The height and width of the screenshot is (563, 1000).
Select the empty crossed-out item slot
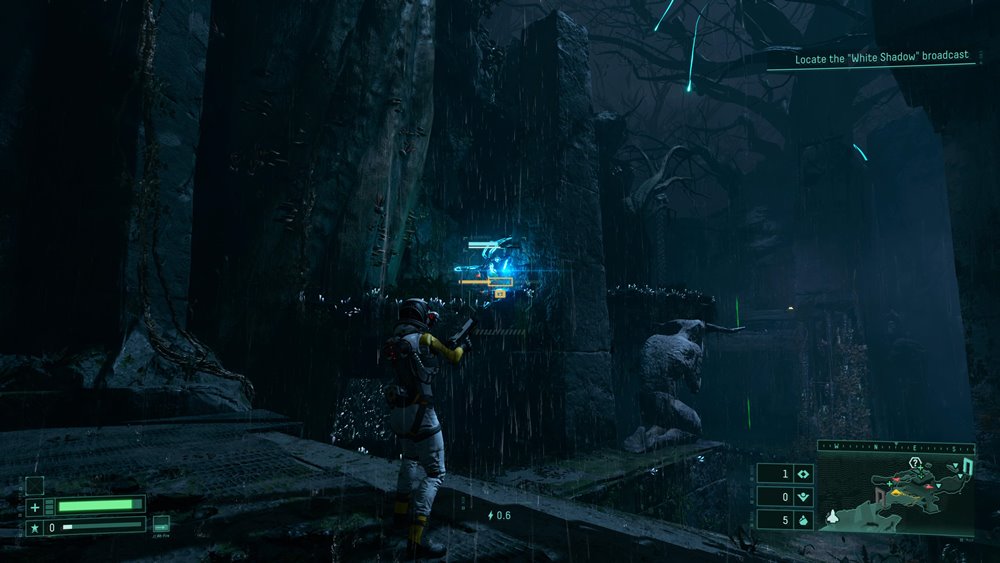coord(35,485)
